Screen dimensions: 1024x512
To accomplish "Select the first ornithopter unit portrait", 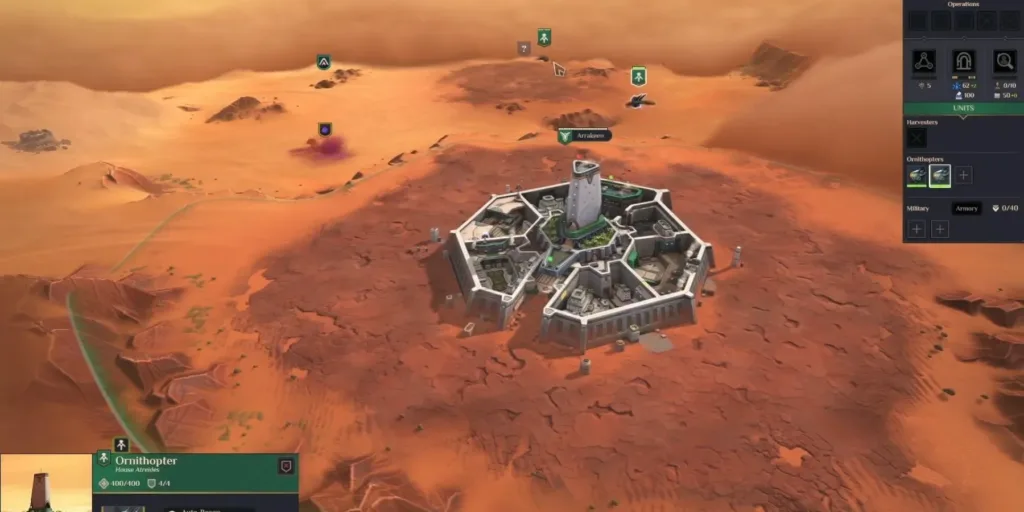I will click(917, 175).
